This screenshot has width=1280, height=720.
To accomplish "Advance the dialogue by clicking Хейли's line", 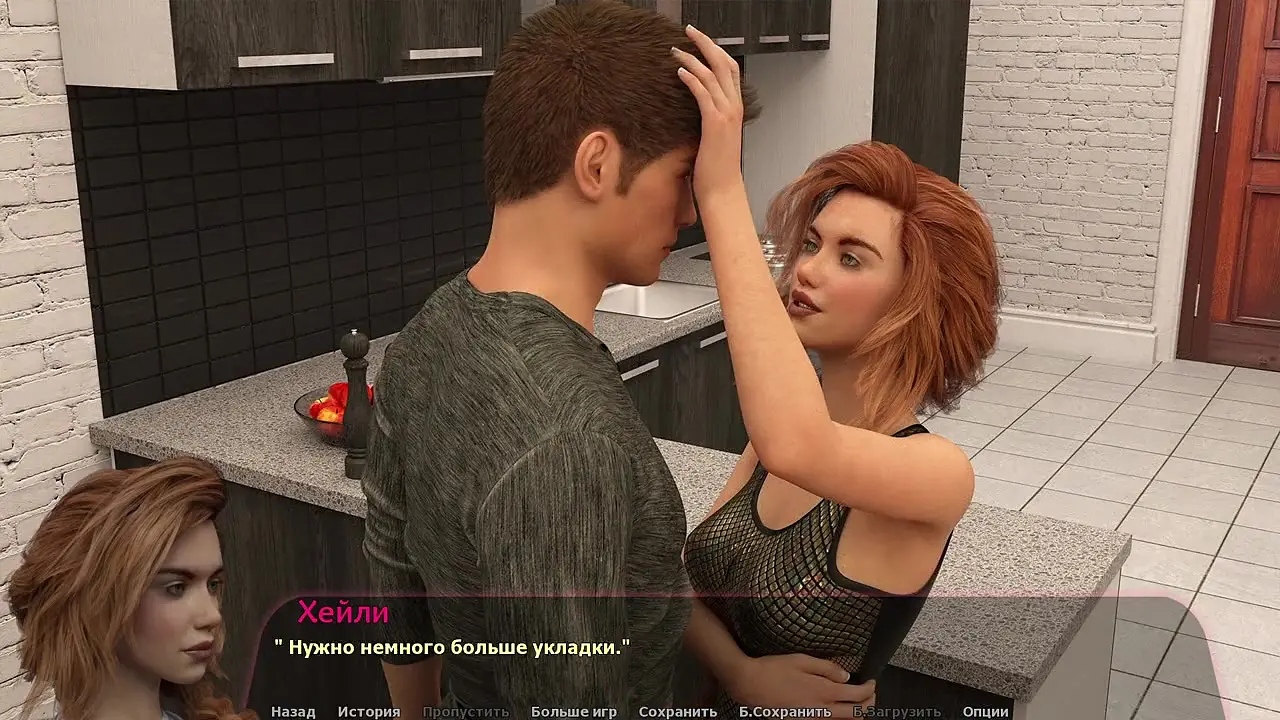I will pos(452,648).
